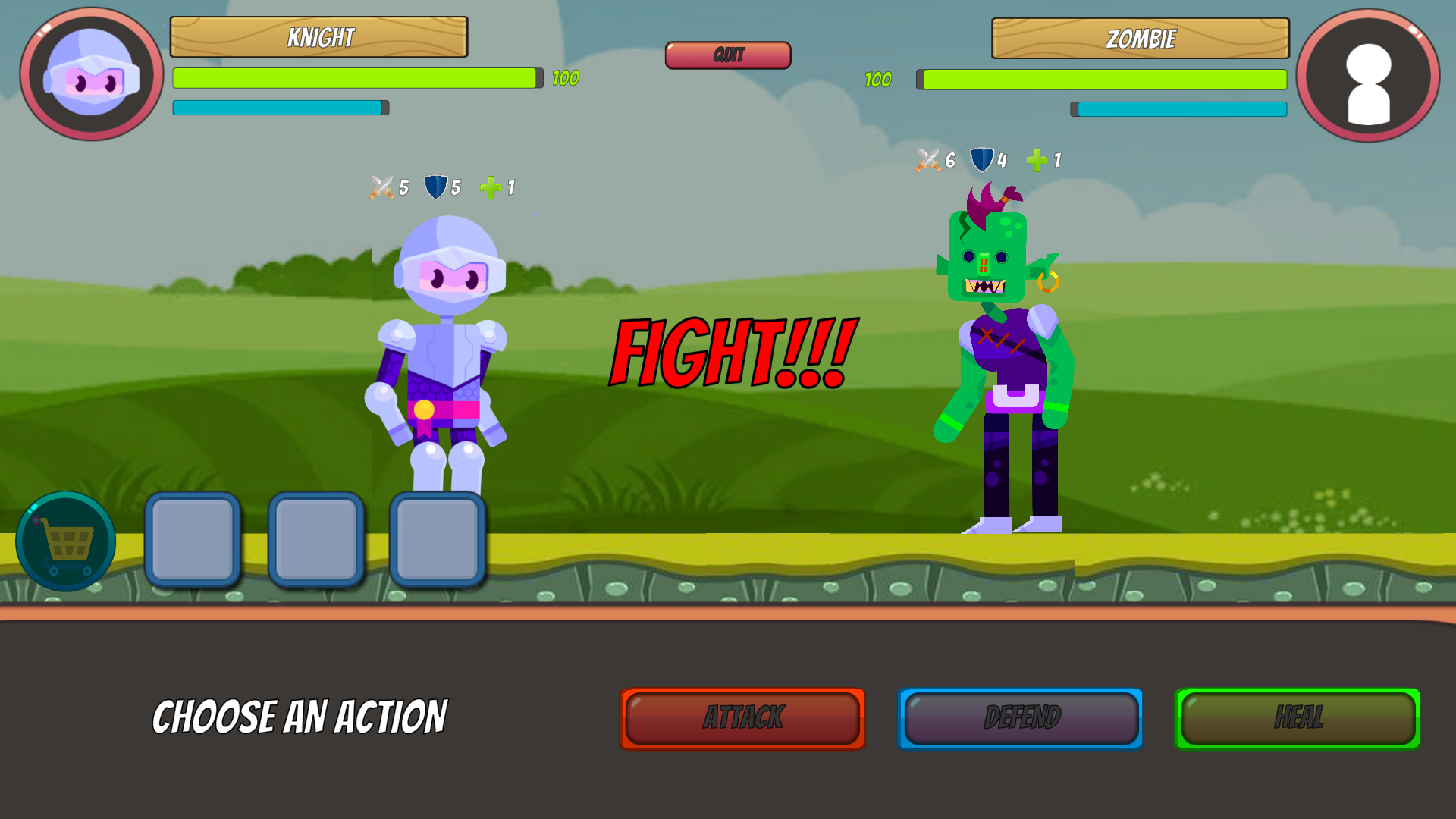Click the Zombie's blue mana bar

click(1178, 110)
